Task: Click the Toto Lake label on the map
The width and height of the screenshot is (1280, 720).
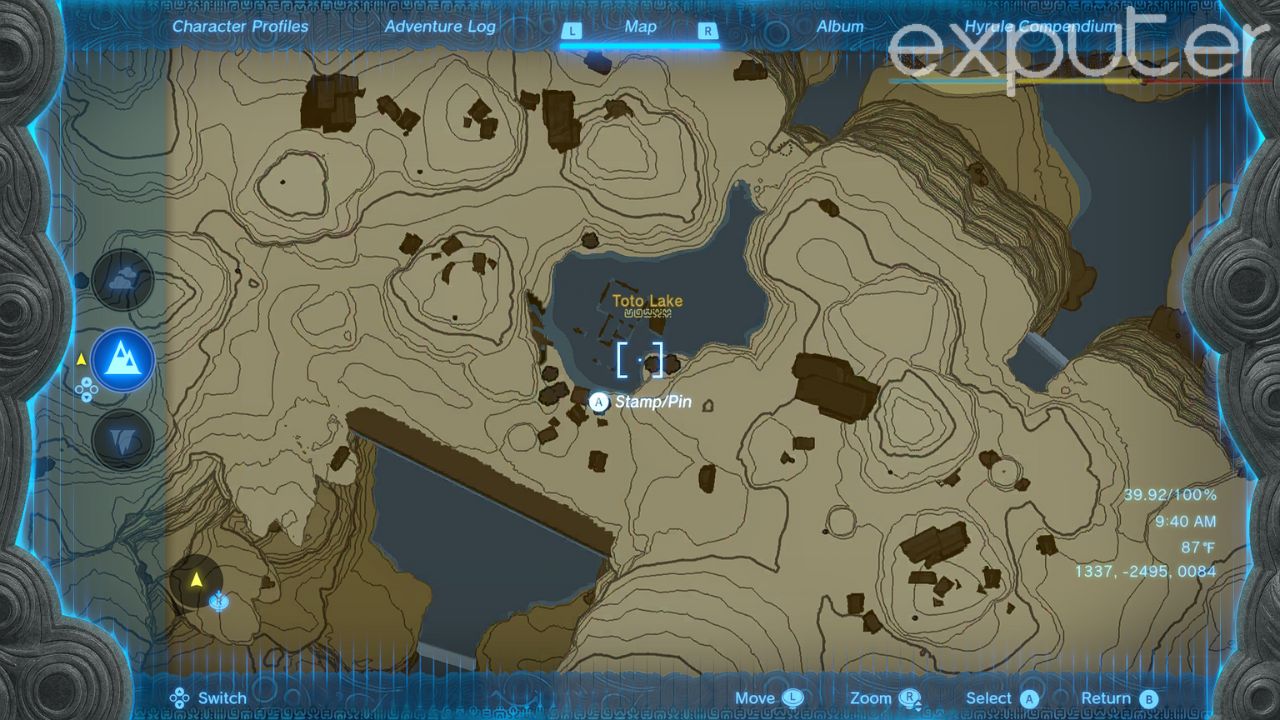Action: [648, 300]
